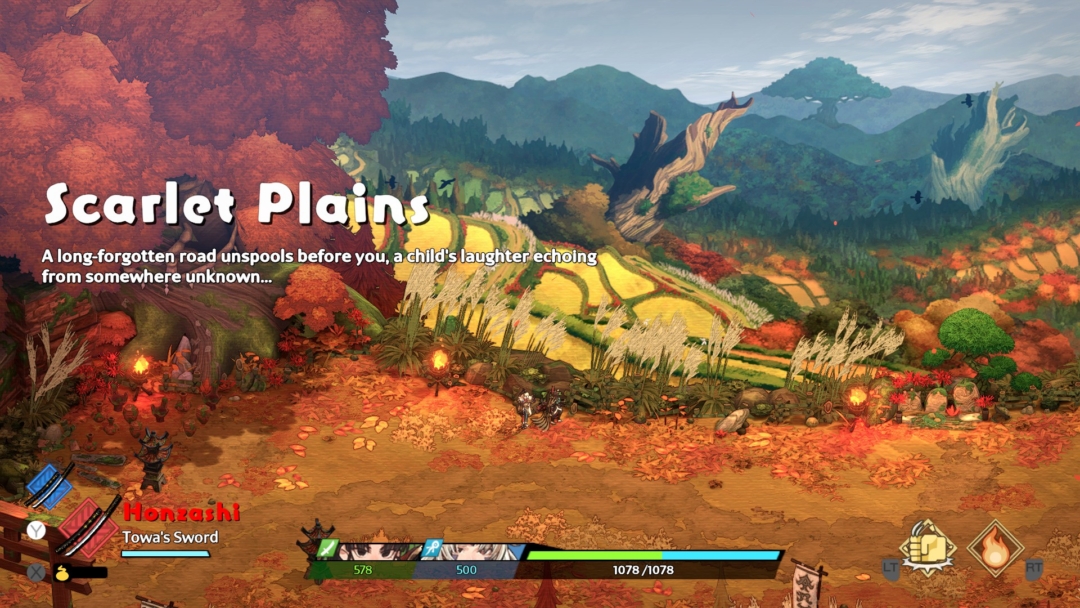Choose the white-haired staff character portrait
This screenshot has height=608, width=1080.
tap(474, 551)
